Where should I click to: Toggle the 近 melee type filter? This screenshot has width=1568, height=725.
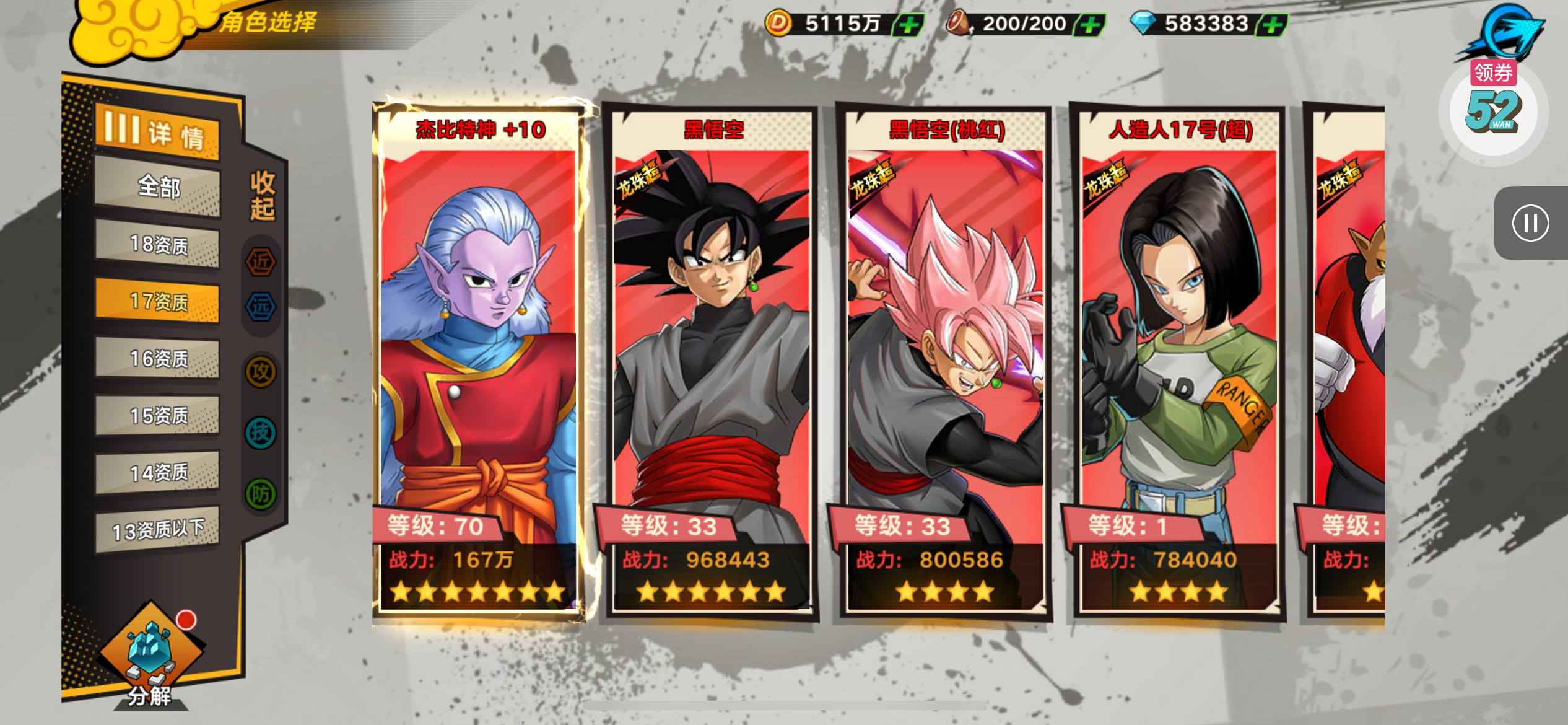261,261
